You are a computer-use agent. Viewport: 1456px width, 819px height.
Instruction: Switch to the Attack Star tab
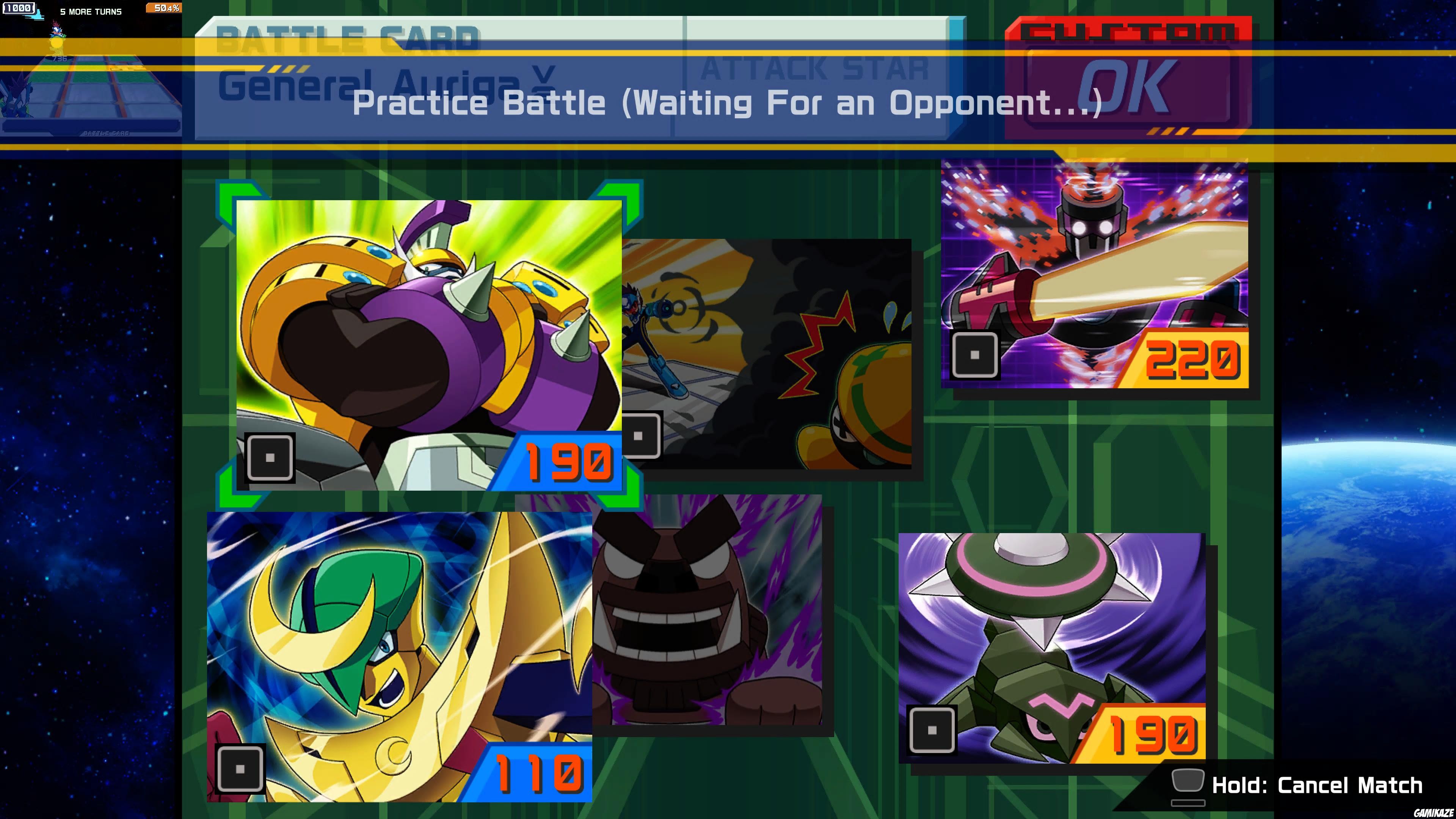coord(814,71)
